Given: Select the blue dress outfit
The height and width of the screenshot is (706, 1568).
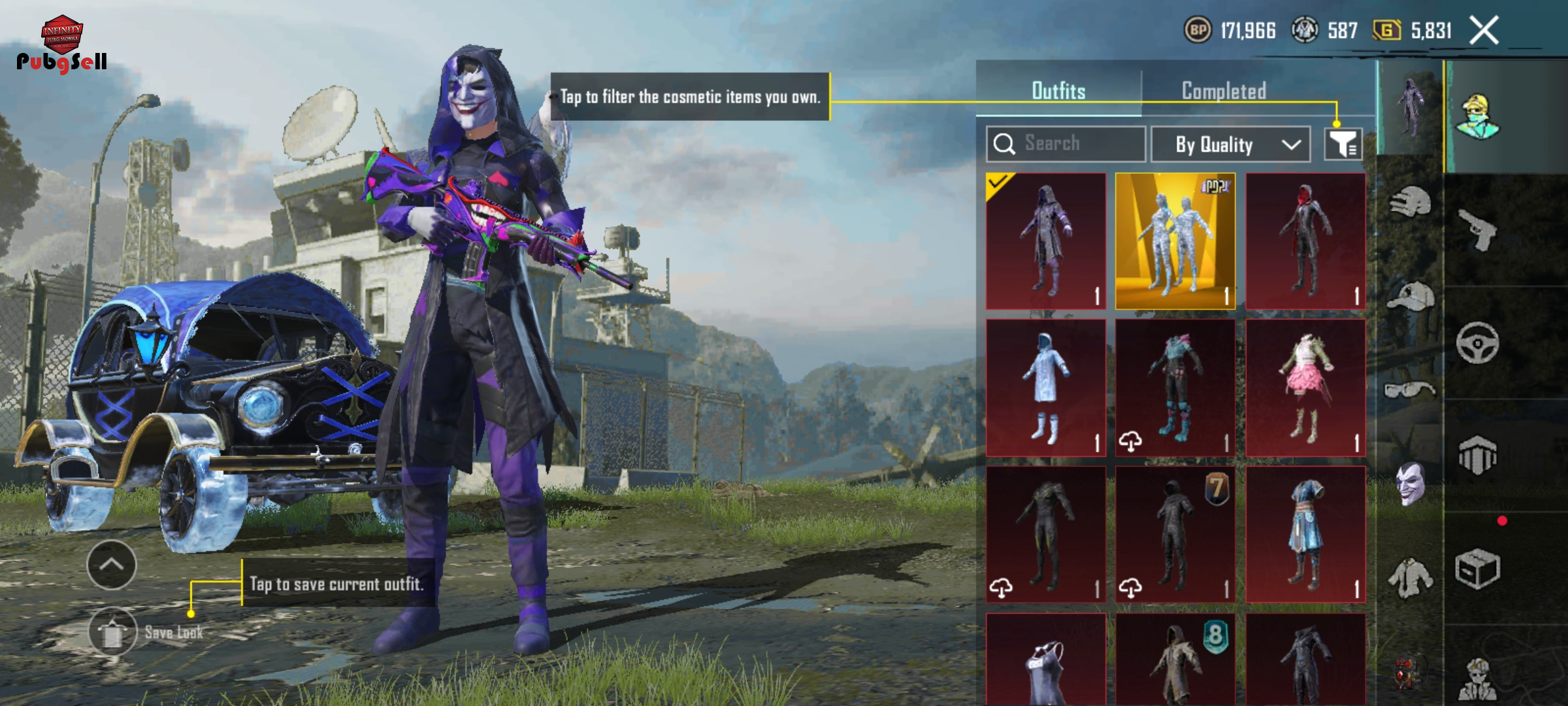Looking at the screenshot, I should pos(1305,534).
